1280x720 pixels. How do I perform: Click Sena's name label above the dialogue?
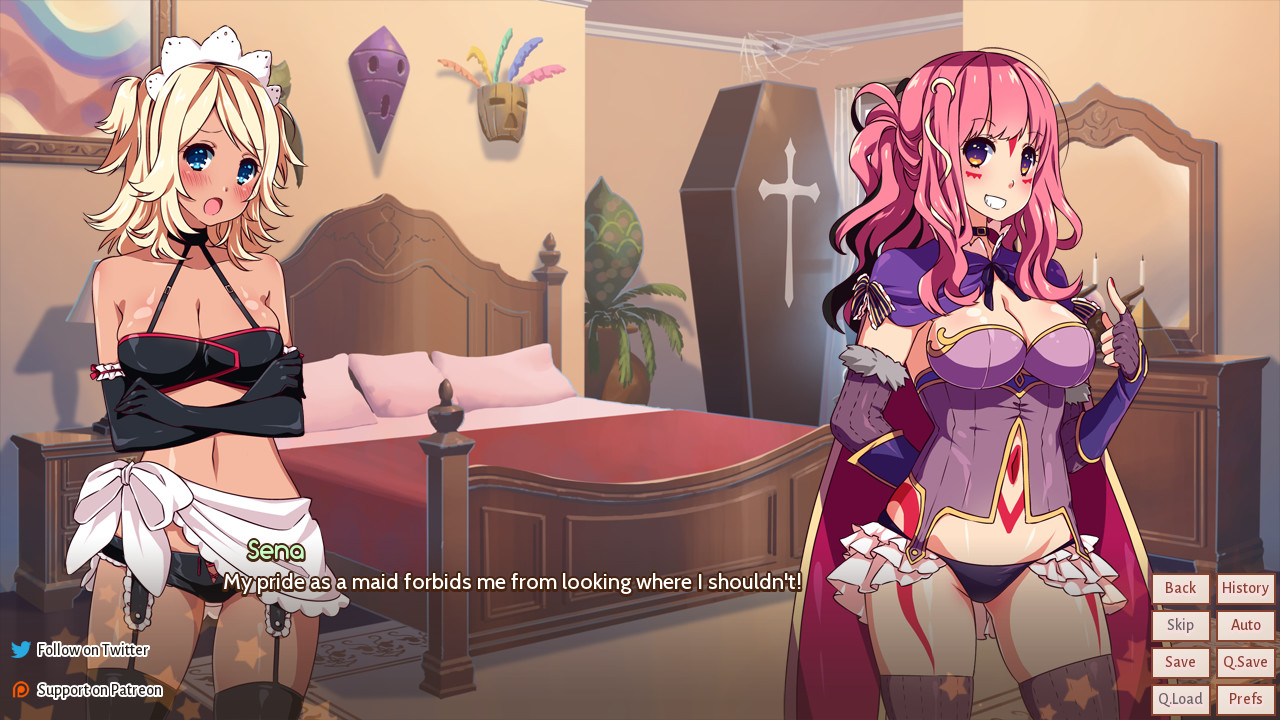pyautogui.click(x=274, y=551)
